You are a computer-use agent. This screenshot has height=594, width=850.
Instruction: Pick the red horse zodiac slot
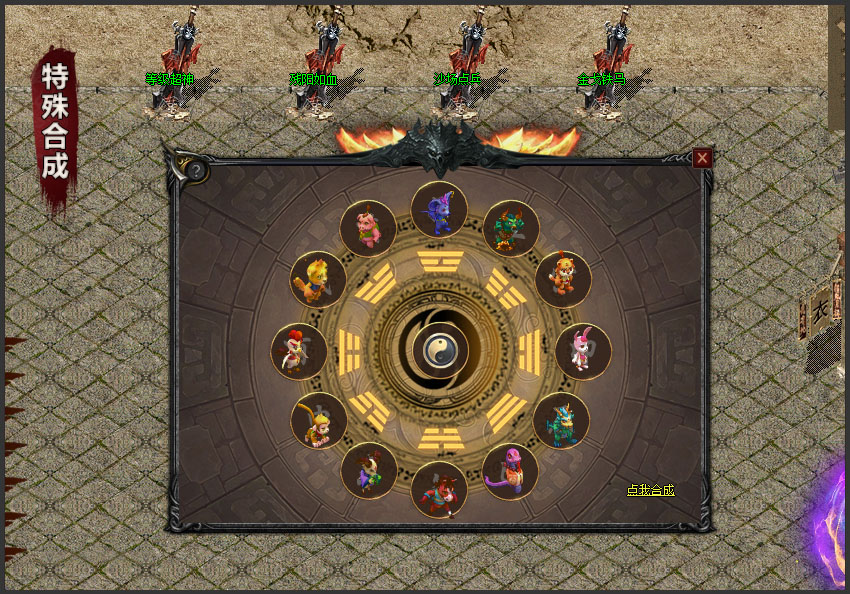pyautogui.click(x=439, y=490)
